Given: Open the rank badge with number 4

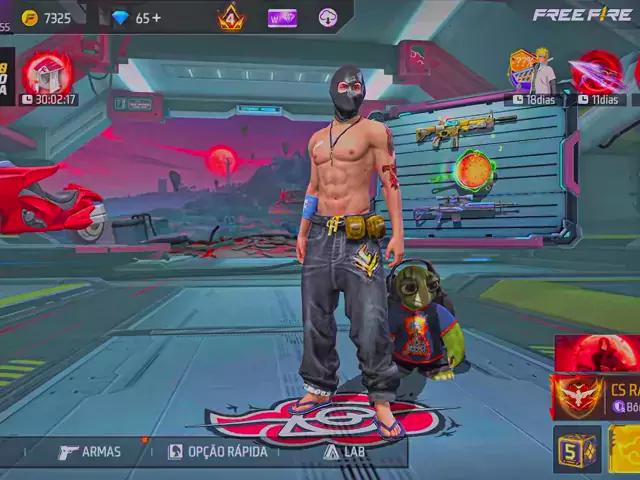Looking at the screenshot, I should click(232, 17).
